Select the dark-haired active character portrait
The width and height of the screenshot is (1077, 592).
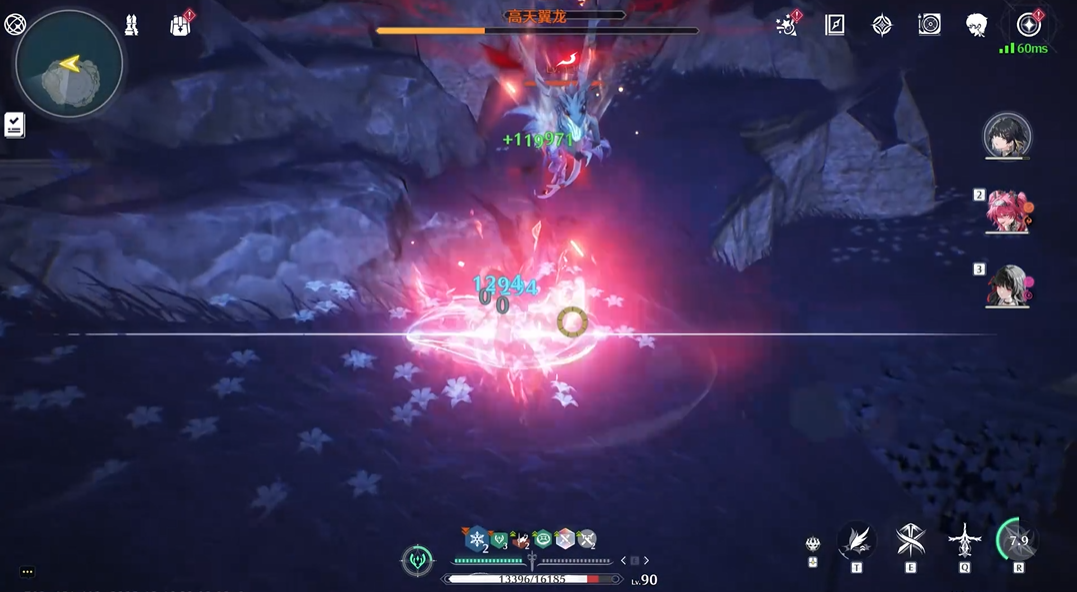1006,136
